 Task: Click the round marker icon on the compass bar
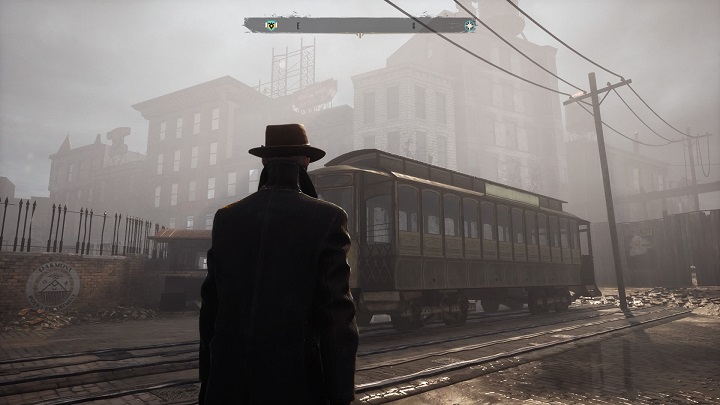click(x=468, y=25)
